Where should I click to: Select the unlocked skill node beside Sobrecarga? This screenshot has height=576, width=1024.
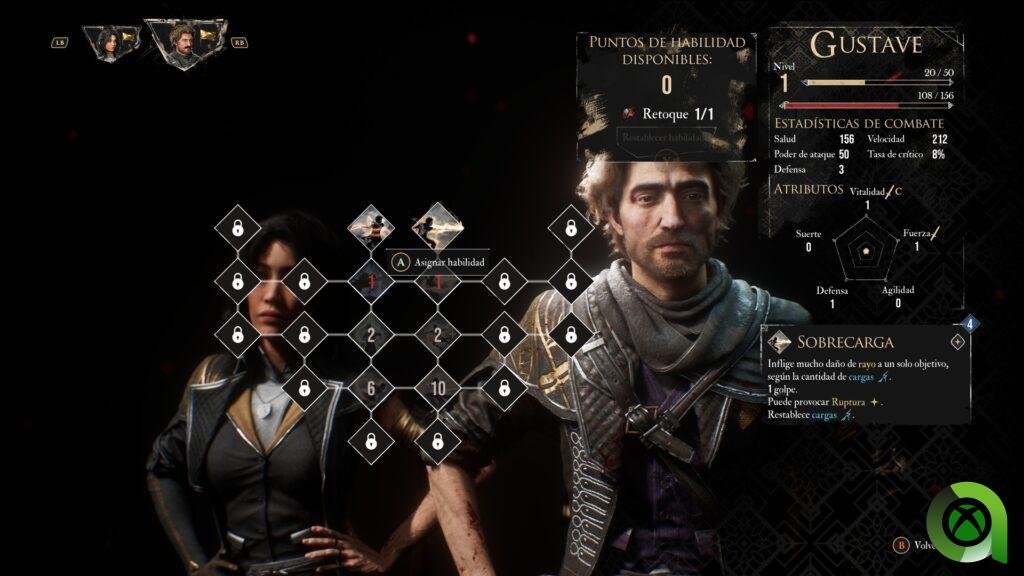[x=371, y=227]
